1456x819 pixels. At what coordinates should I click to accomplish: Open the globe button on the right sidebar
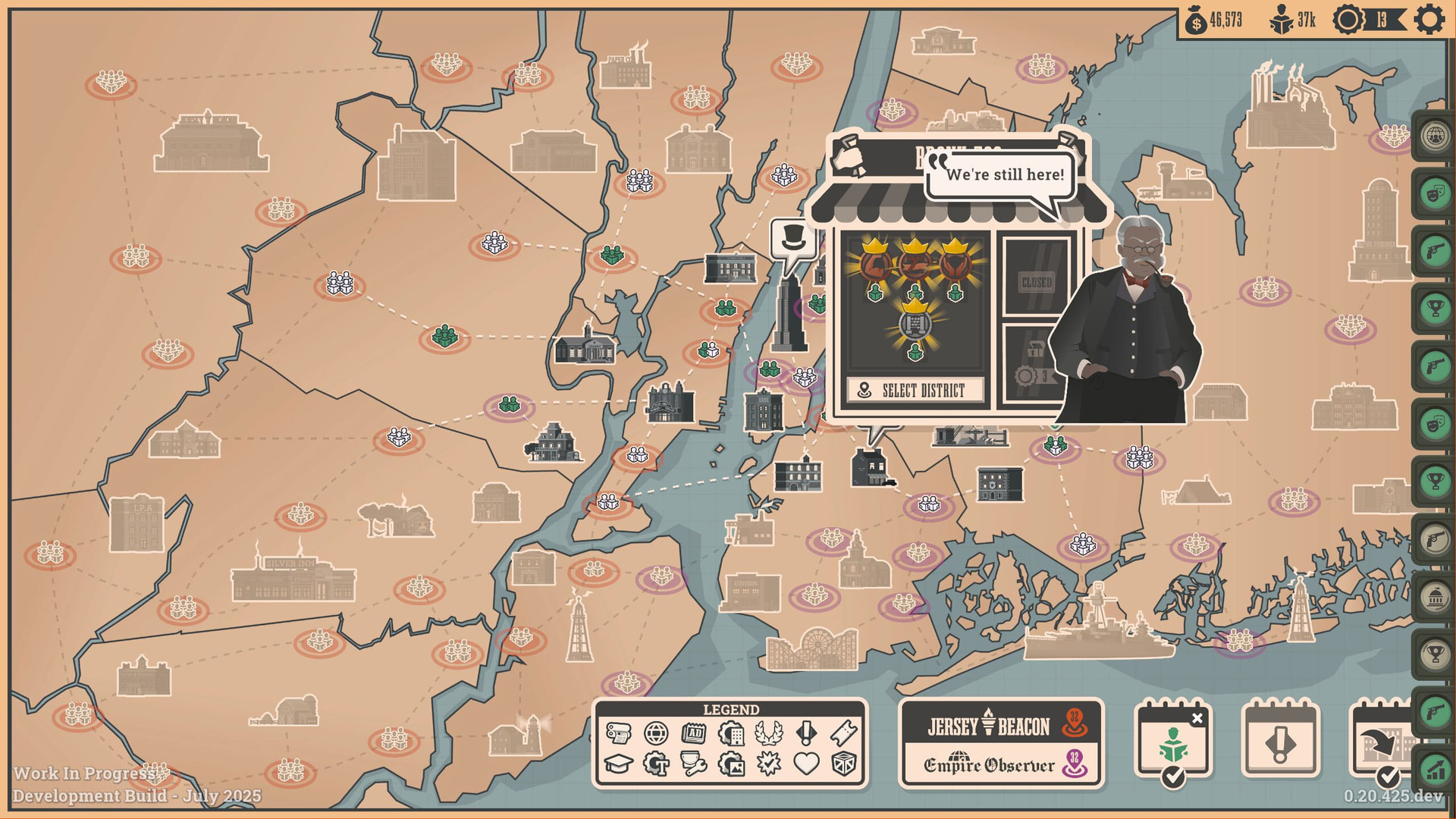(1435, 136)
